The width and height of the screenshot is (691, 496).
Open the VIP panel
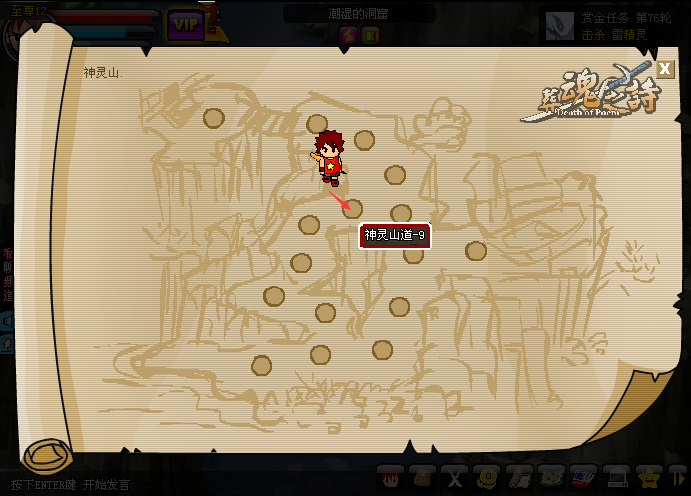pos(186,22)
